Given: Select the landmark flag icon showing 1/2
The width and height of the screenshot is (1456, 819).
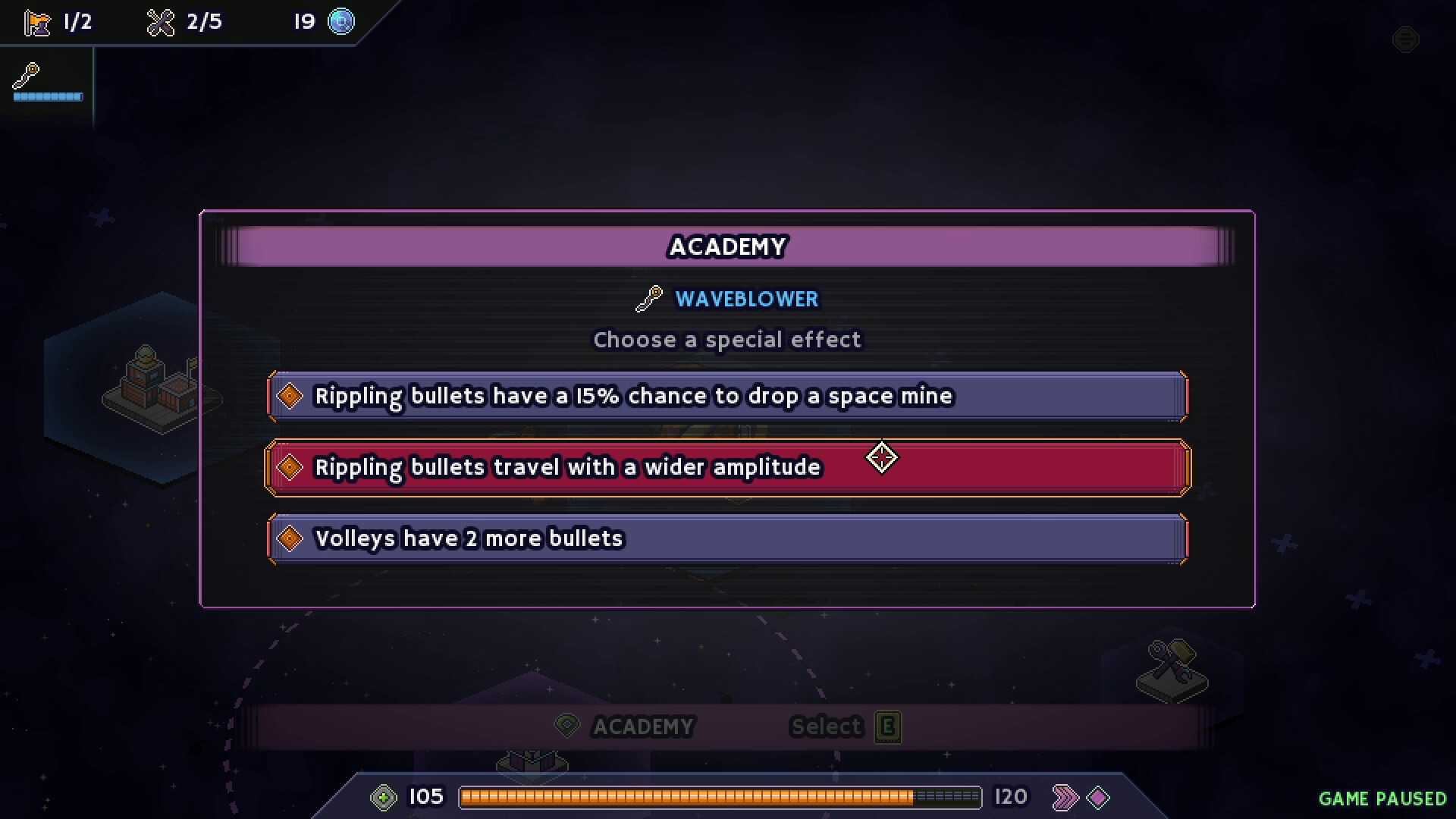Looking at the screenshot, I should click(37, 22).
